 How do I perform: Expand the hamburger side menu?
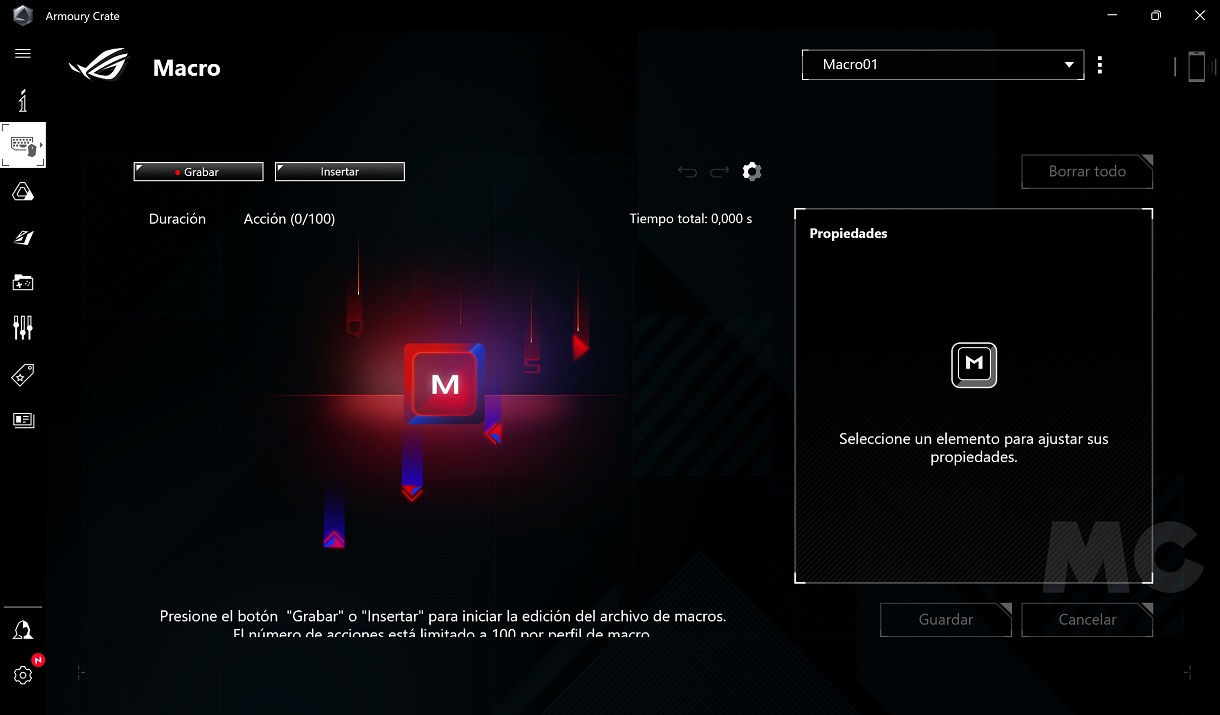(23, 54)
